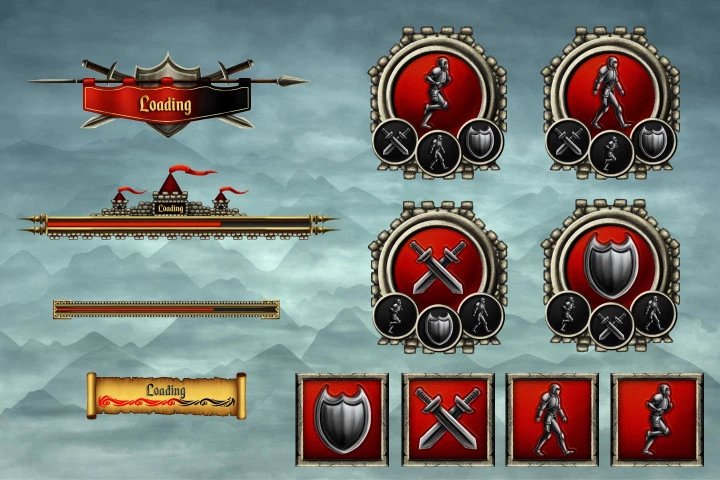Select the square shield tile

(342, 419)
